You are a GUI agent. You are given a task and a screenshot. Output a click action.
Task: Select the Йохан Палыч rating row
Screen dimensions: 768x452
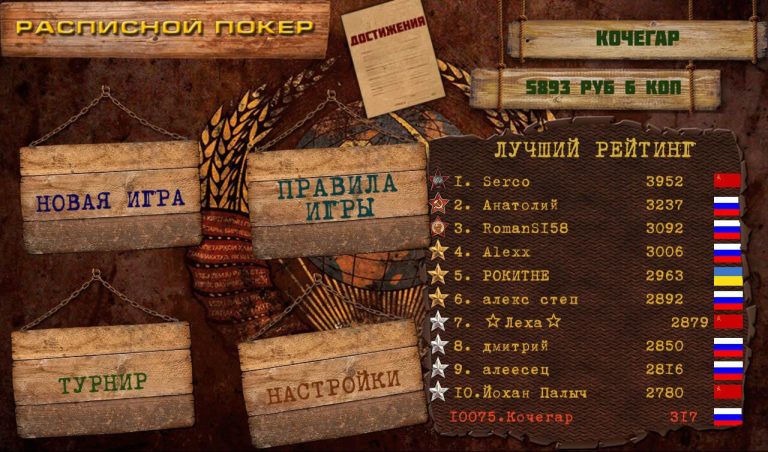point(585,392)
